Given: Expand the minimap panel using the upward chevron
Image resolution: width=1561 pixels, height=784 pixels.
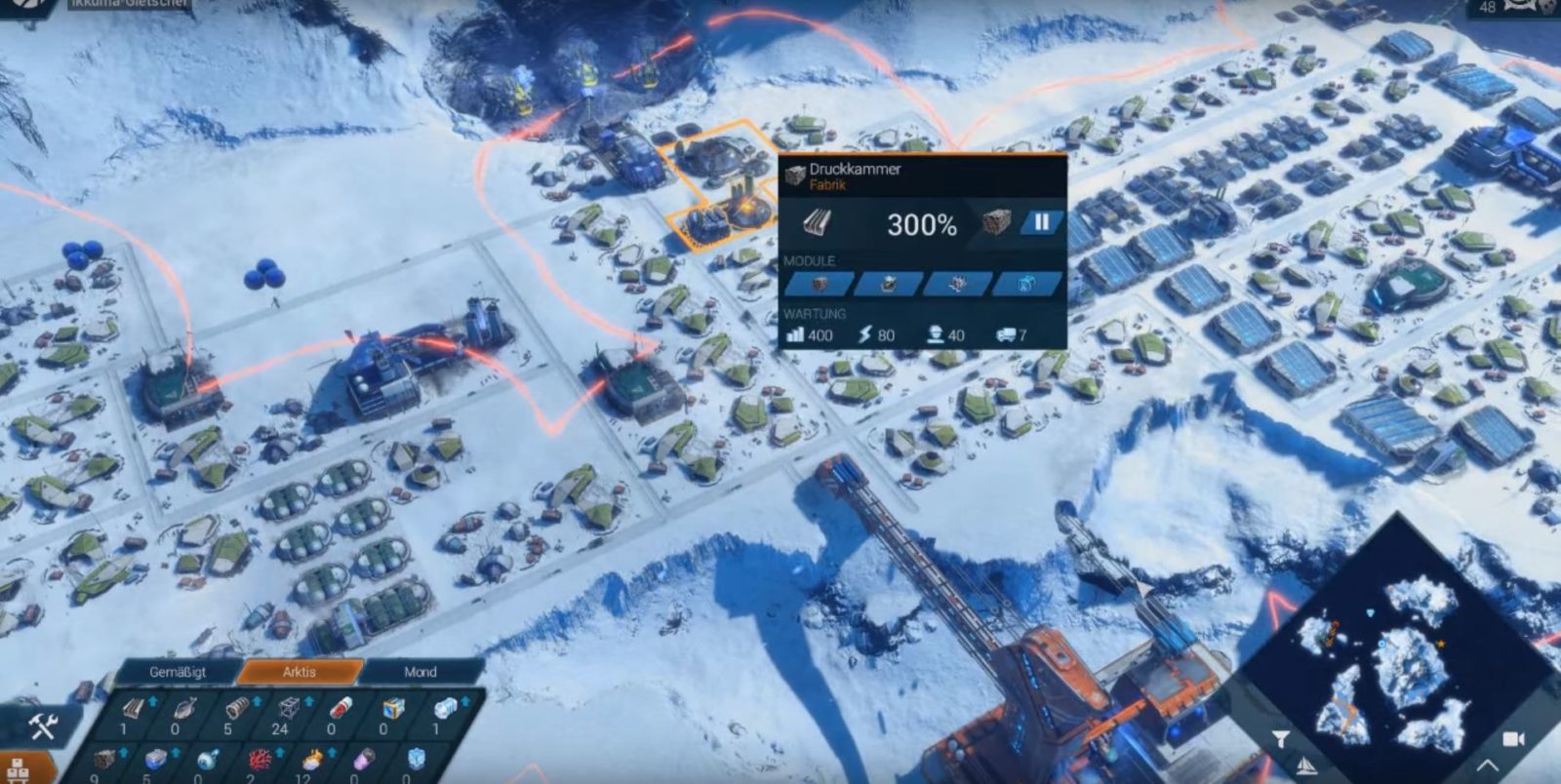Looking at the screenshot, I should click(1487, 765).
